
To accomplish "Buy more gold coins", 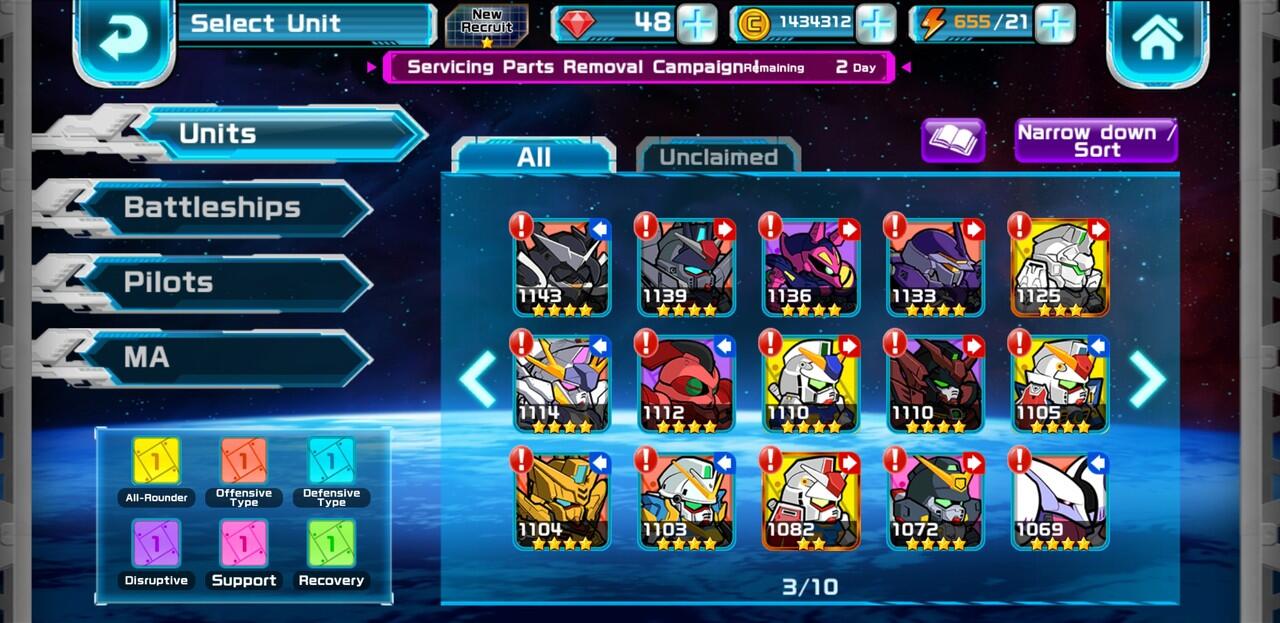I will pyautogui.click(x=876, y=24).
